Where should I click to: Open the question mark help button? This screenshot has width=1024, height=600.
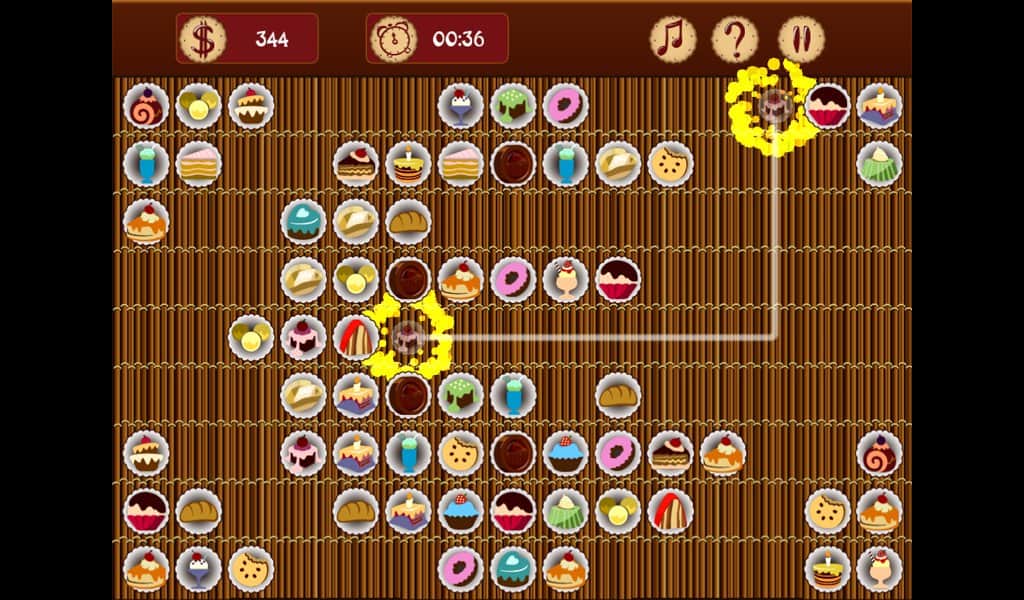[x=735, y=40]
